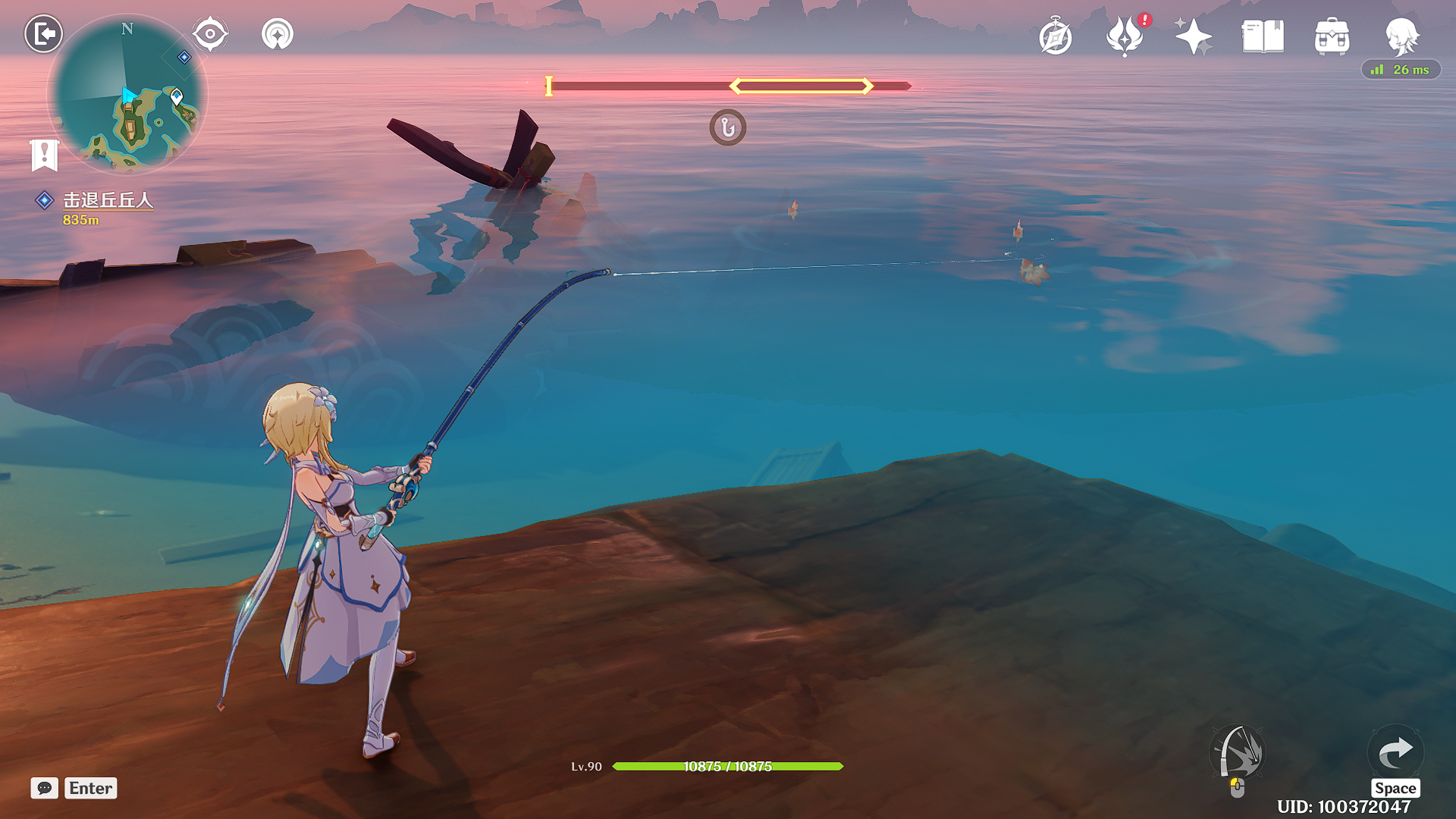The image size is (1456, 819).
Task: Open the four-pointed star wish menu
Action: click(x=1193, y=36)
